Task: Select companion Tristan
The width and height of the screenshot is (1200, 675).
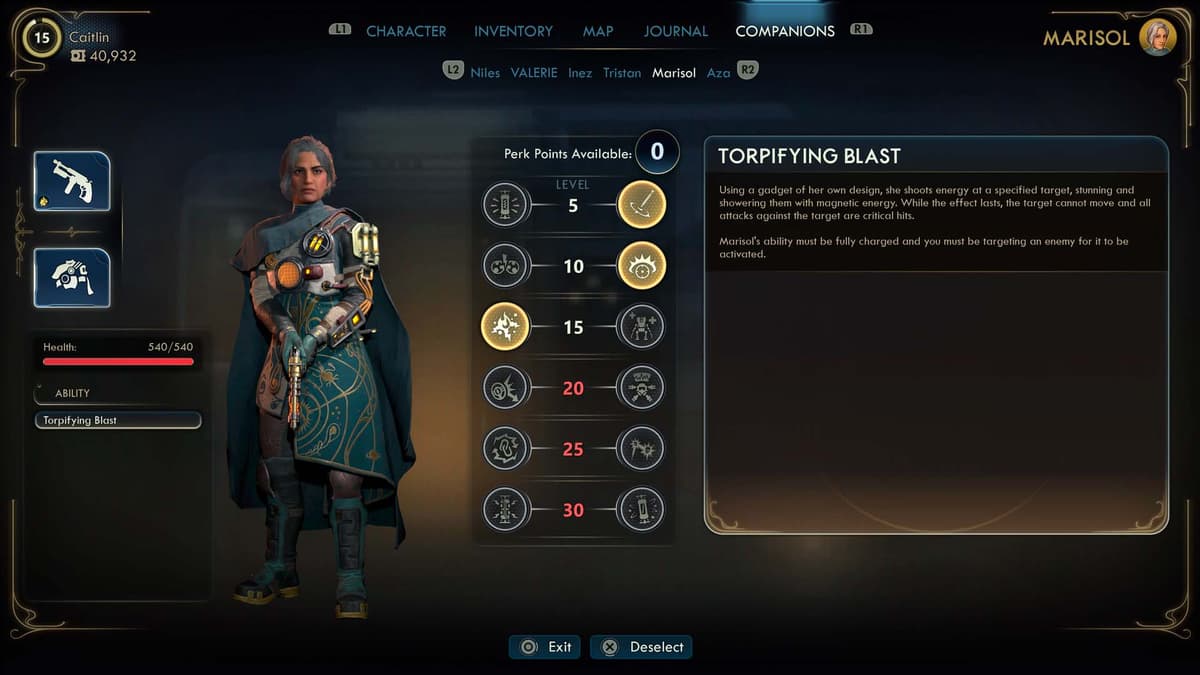Action: pos(622,73)
